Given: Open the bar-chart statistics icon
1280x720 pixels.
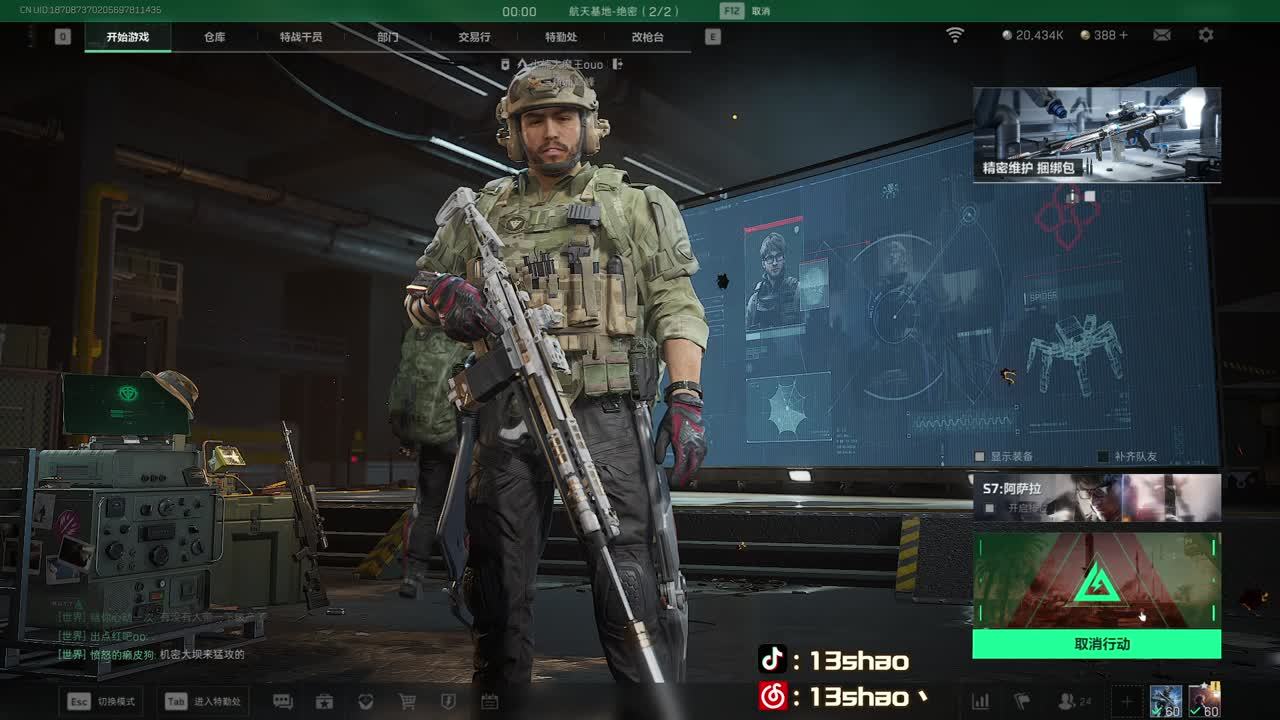Looking at the screenshot, I should coord(981,702).
